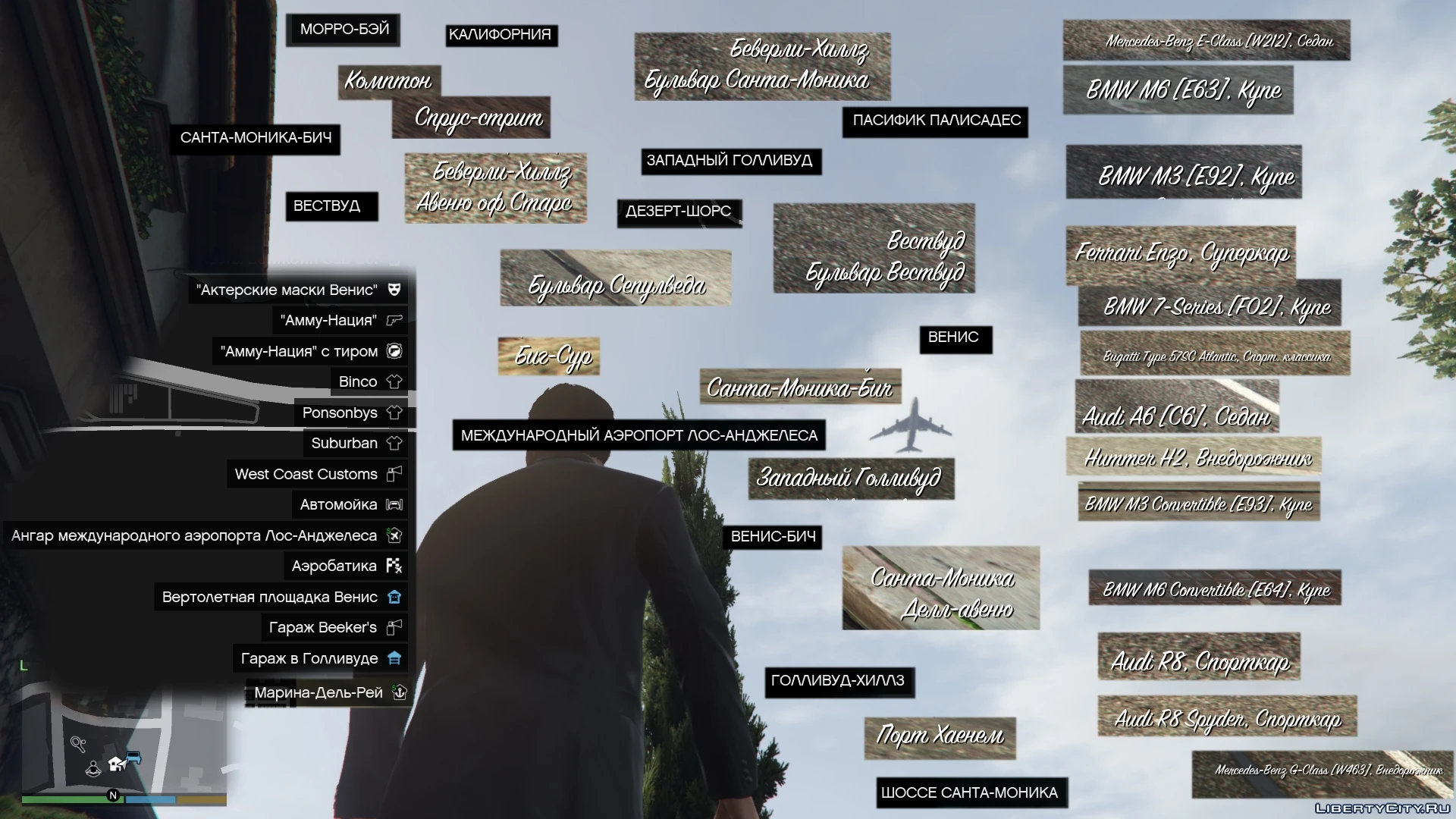Viewport: 1456px width, 819px height.
Task: Click the t-shirt icon next to Binco
Action: click(x=394, y=381)
